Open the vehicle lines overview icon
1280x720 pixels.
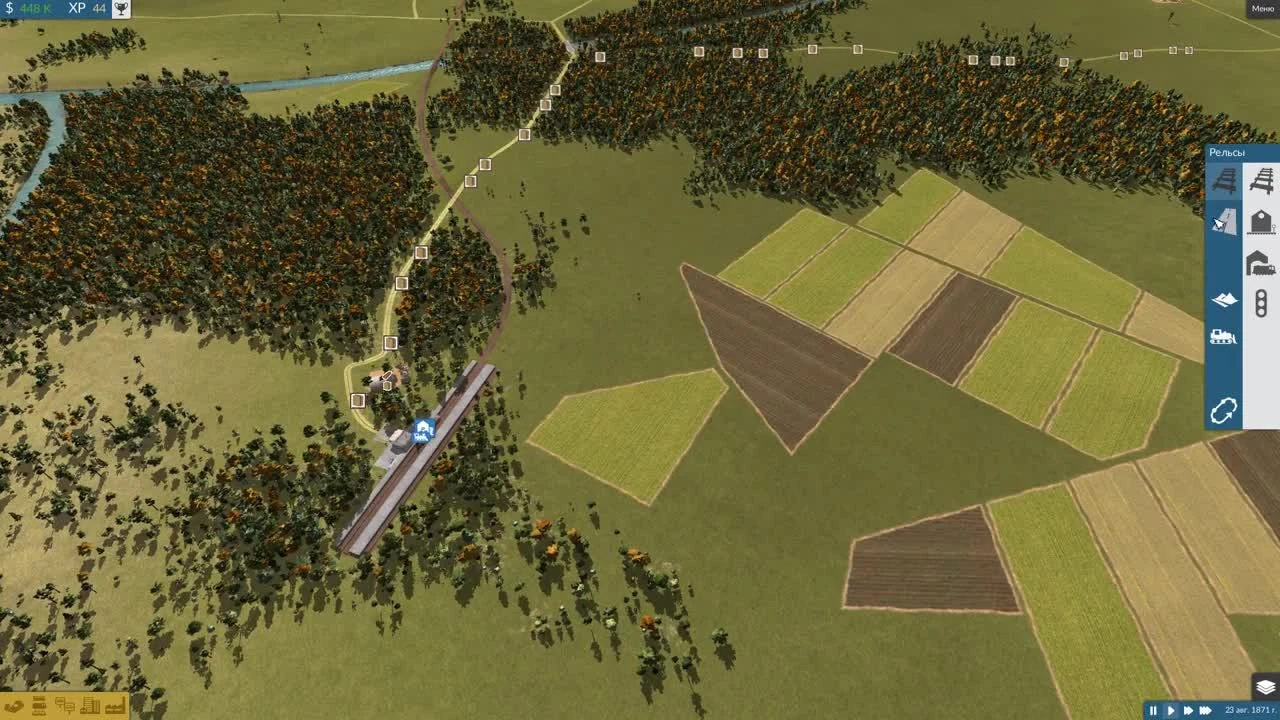38,706
